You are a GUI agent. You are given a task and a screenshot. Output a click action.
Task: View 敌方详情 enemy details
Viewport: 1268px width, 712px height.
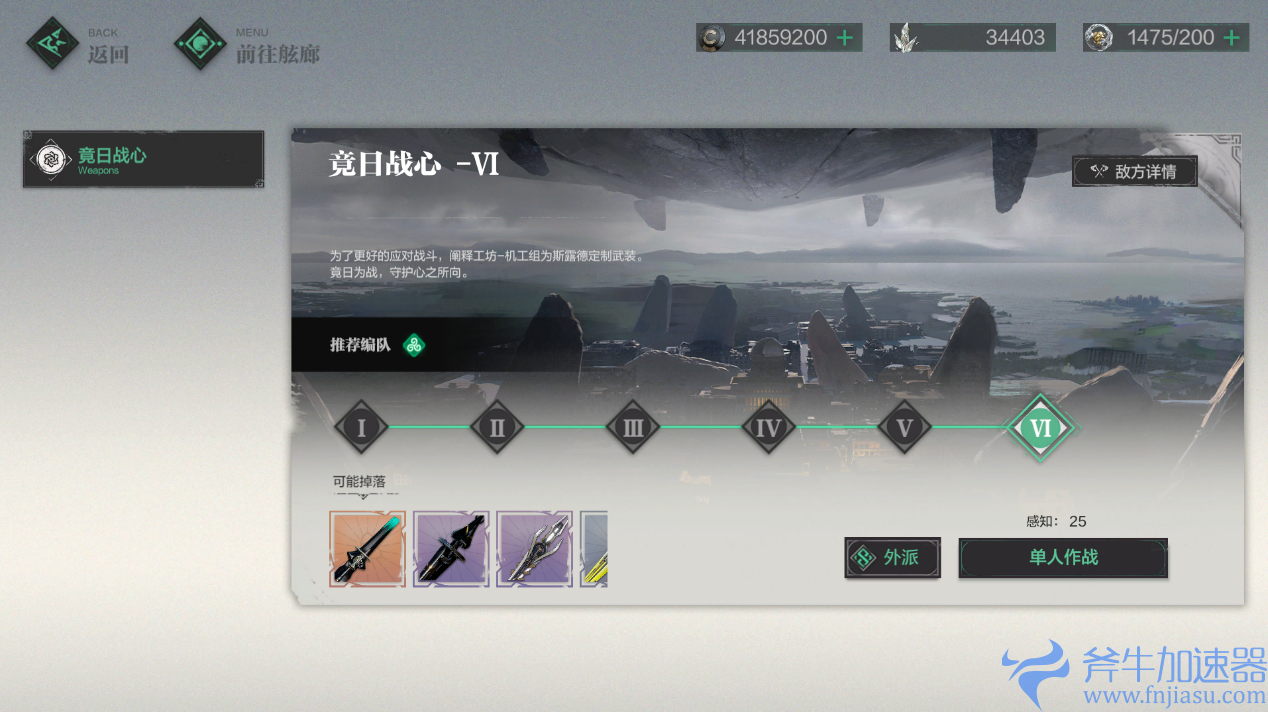(1134, 171)
